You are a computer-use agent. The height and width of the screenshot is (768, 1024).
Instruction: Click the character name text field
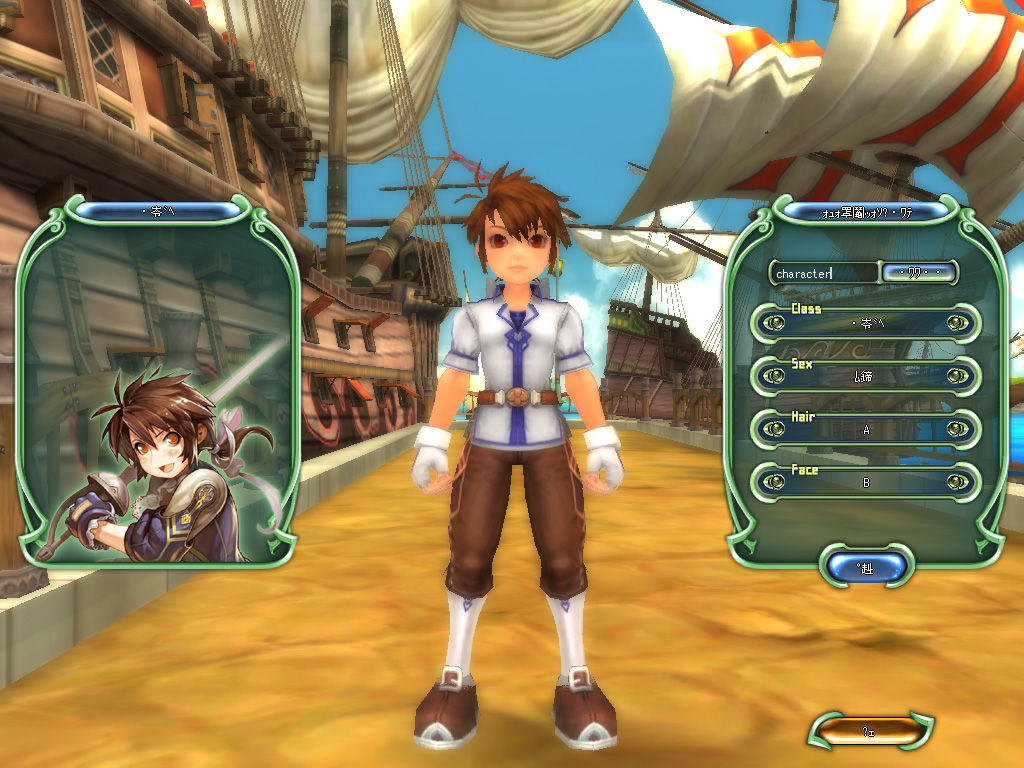pos(823,272)
